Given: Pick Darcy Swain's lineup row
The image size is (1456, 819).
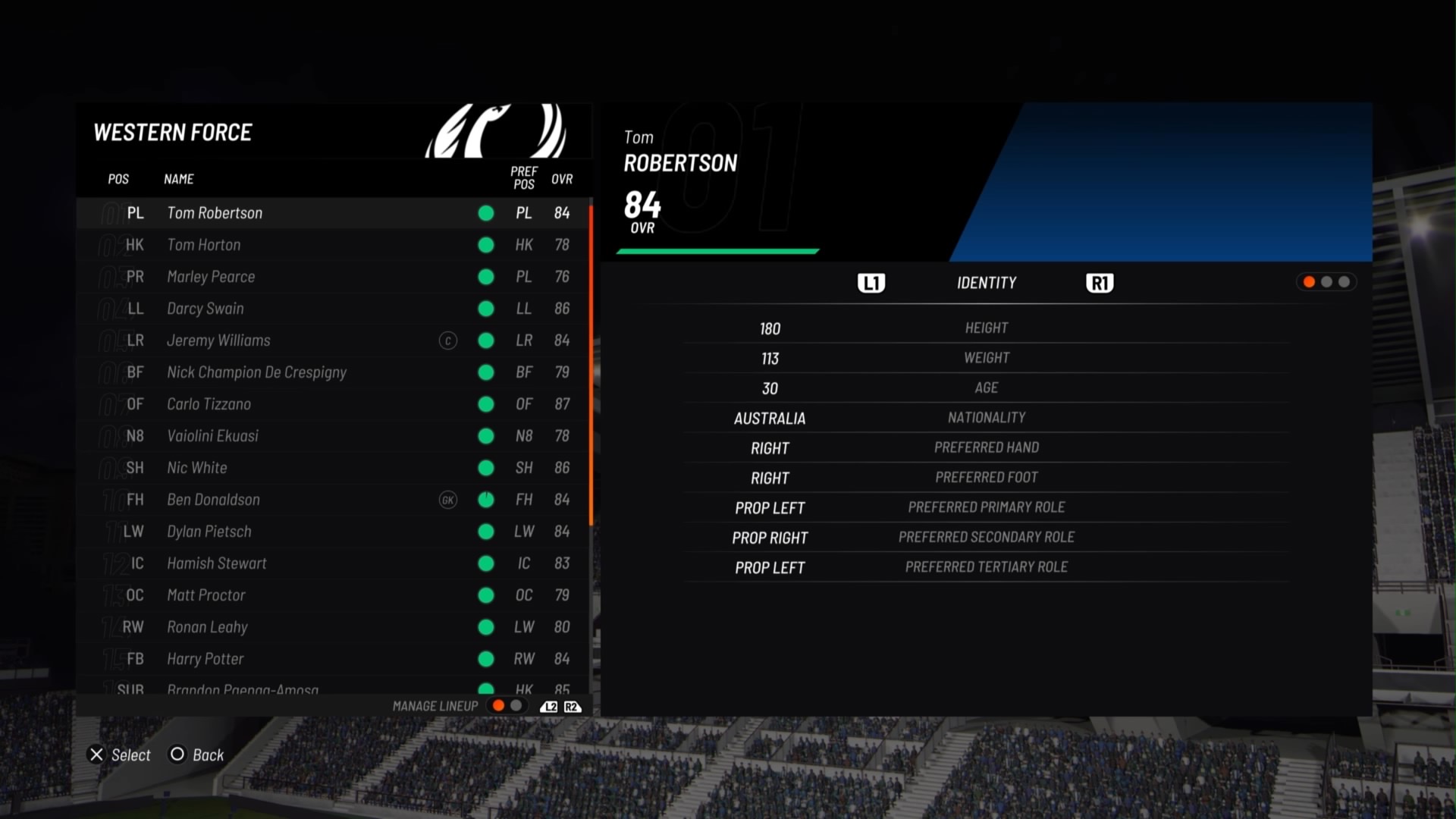Looking at the screenshot, I should tap(206, 309).
